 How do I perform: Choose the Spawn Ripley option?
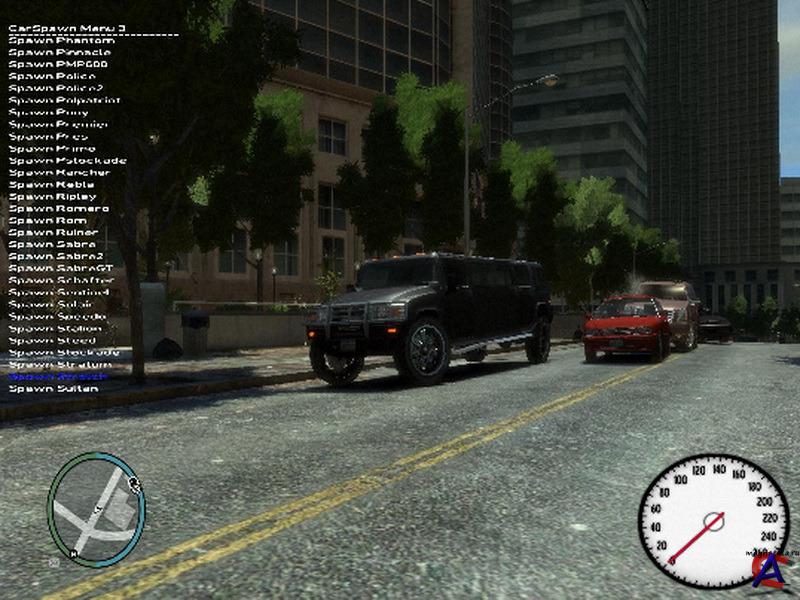(53, 196)
